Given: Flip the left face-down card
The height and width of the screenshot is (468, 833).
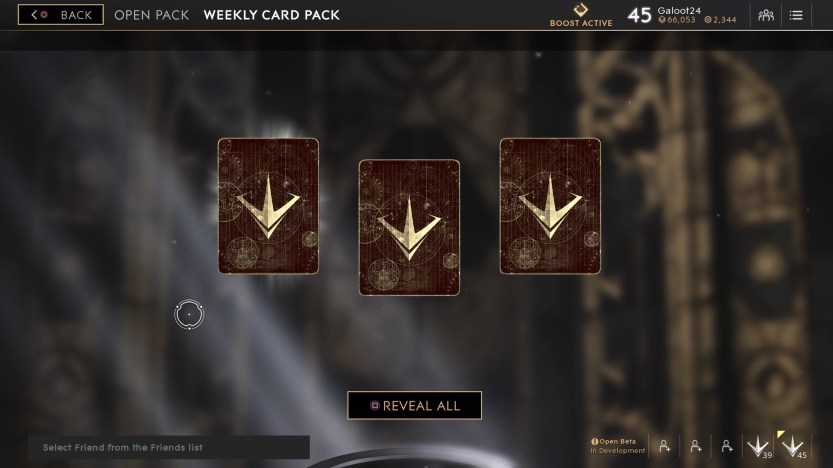Looking at the screenshot, I should click(268, 206).
